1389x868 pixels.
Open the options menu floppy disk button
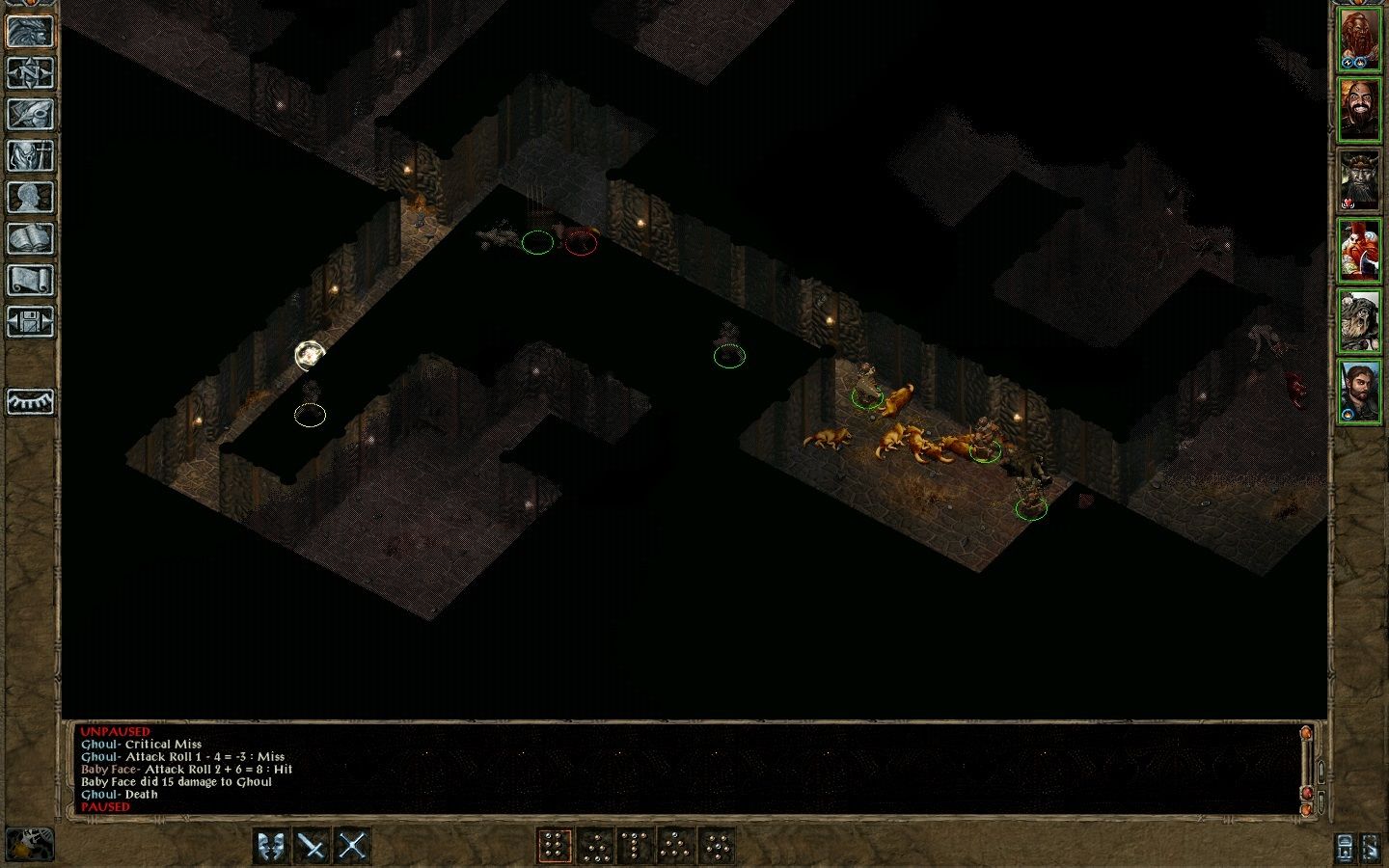pos(30,322)
